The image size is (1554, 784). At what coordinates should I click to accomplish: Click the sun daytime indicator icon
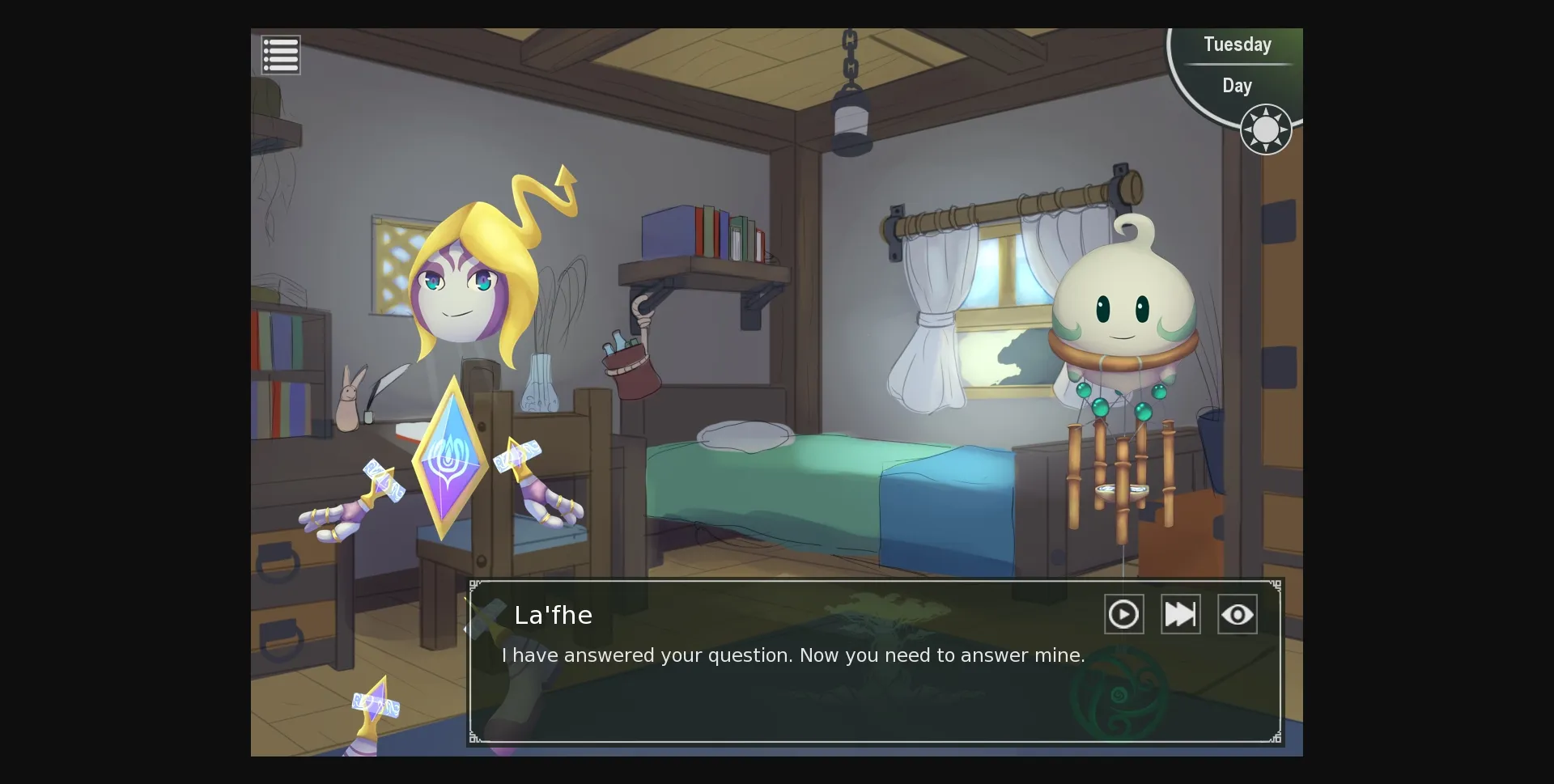pyautogui.click(x=1265, y=129)
